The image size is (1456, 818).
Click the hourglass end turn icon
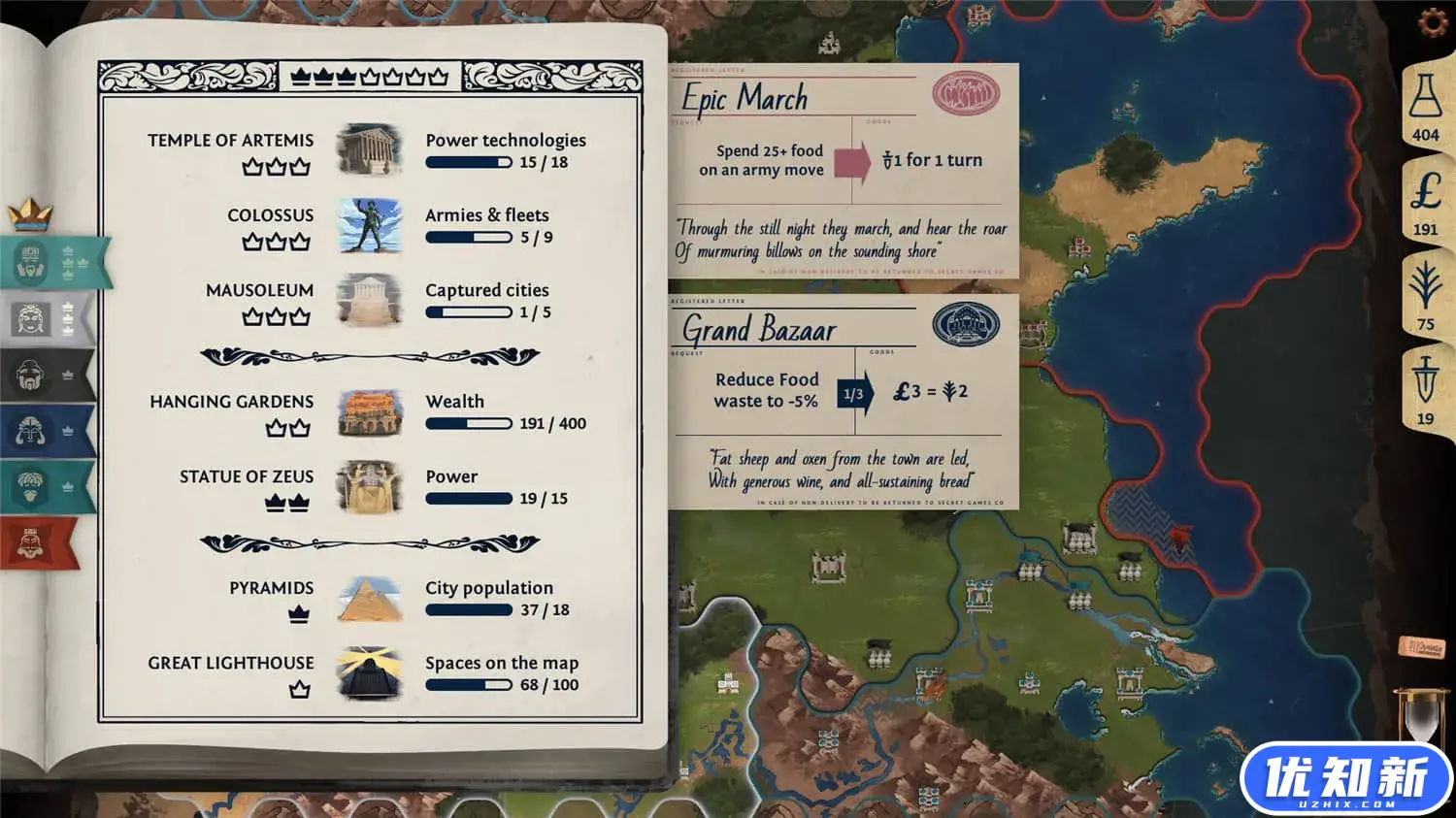(x=1421, y=718)
